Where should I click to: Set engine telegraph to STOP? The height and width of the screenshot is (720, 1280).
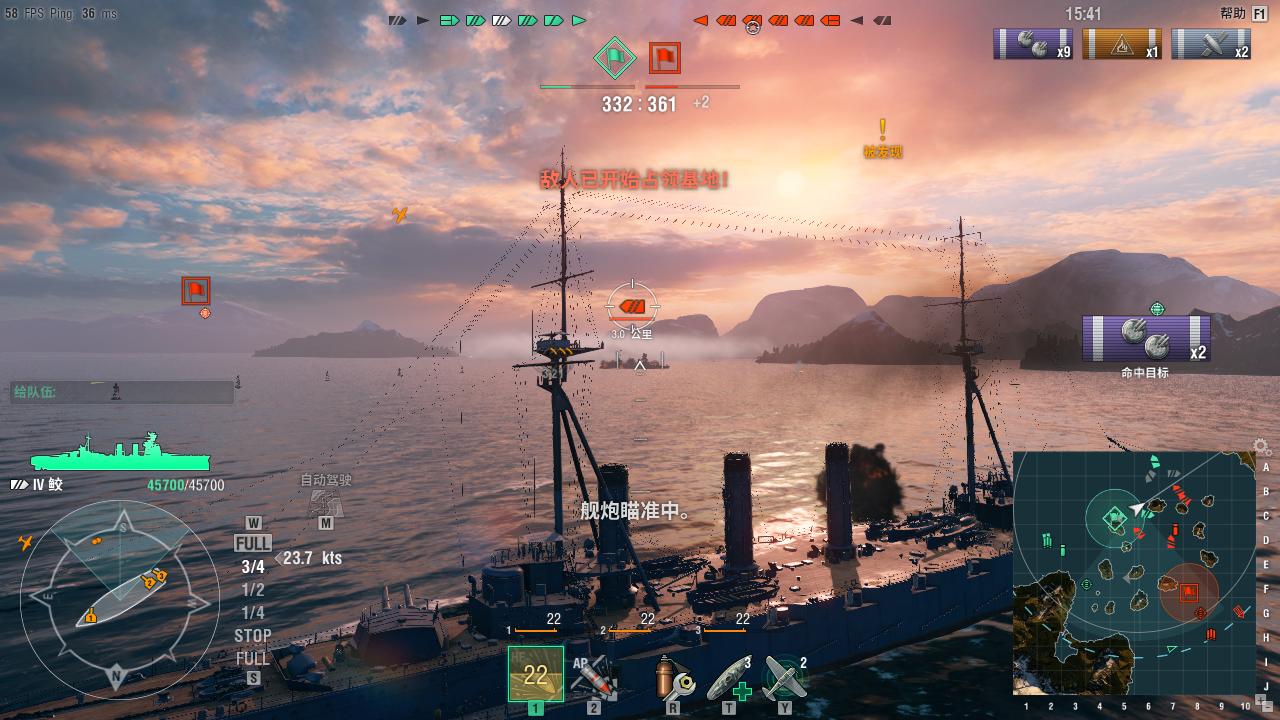click(253, 635)
